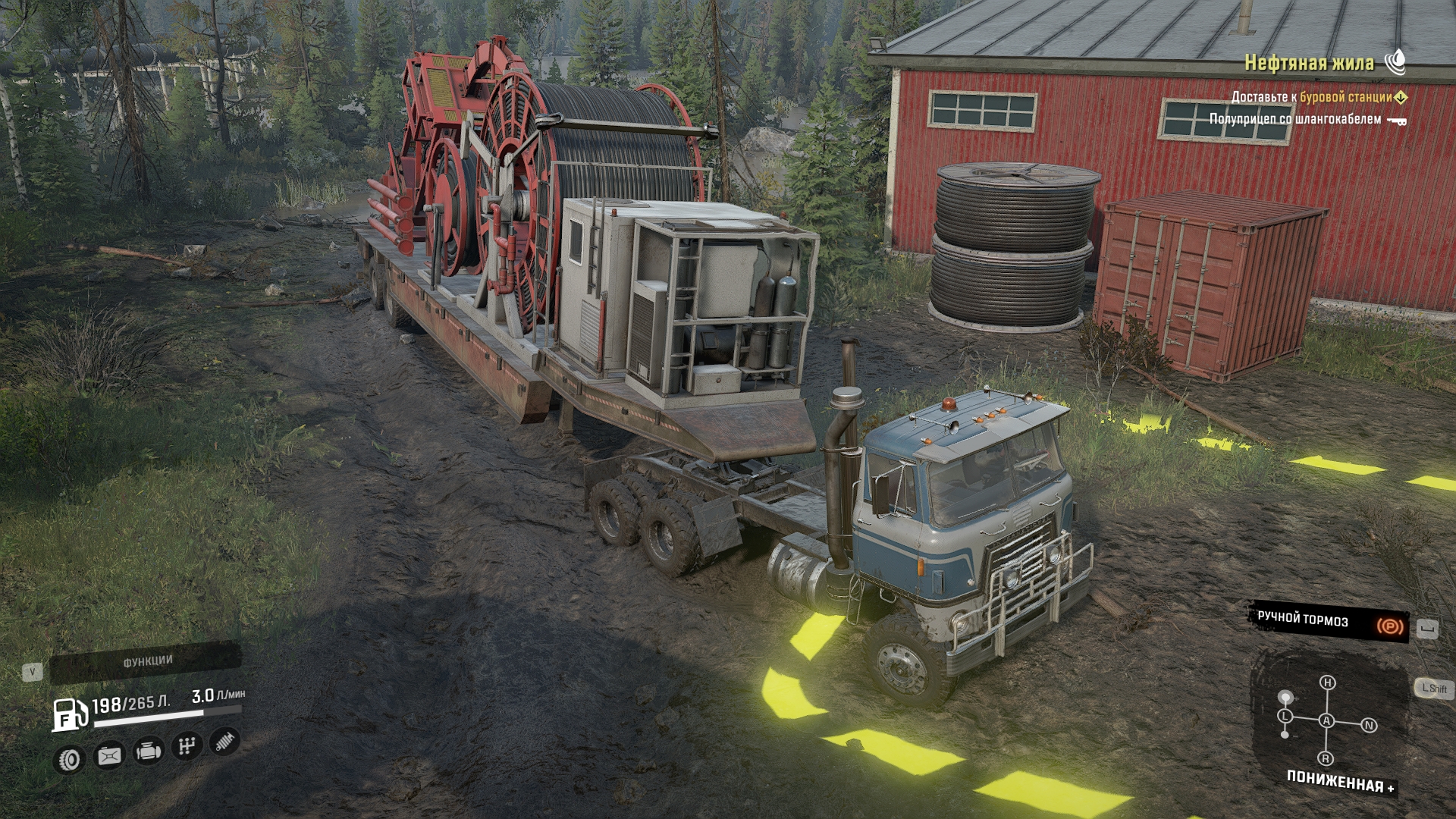Open the Нефтяная жила objective tracker
1456x819 pixels.
point(1309,63)
